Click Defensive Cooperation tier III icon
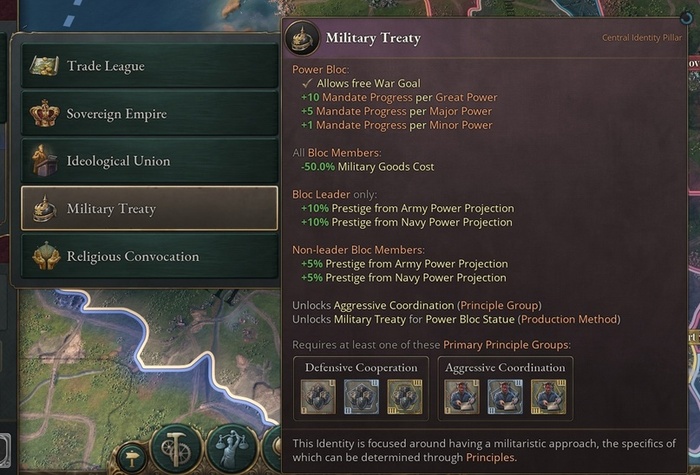 point(404,397)
